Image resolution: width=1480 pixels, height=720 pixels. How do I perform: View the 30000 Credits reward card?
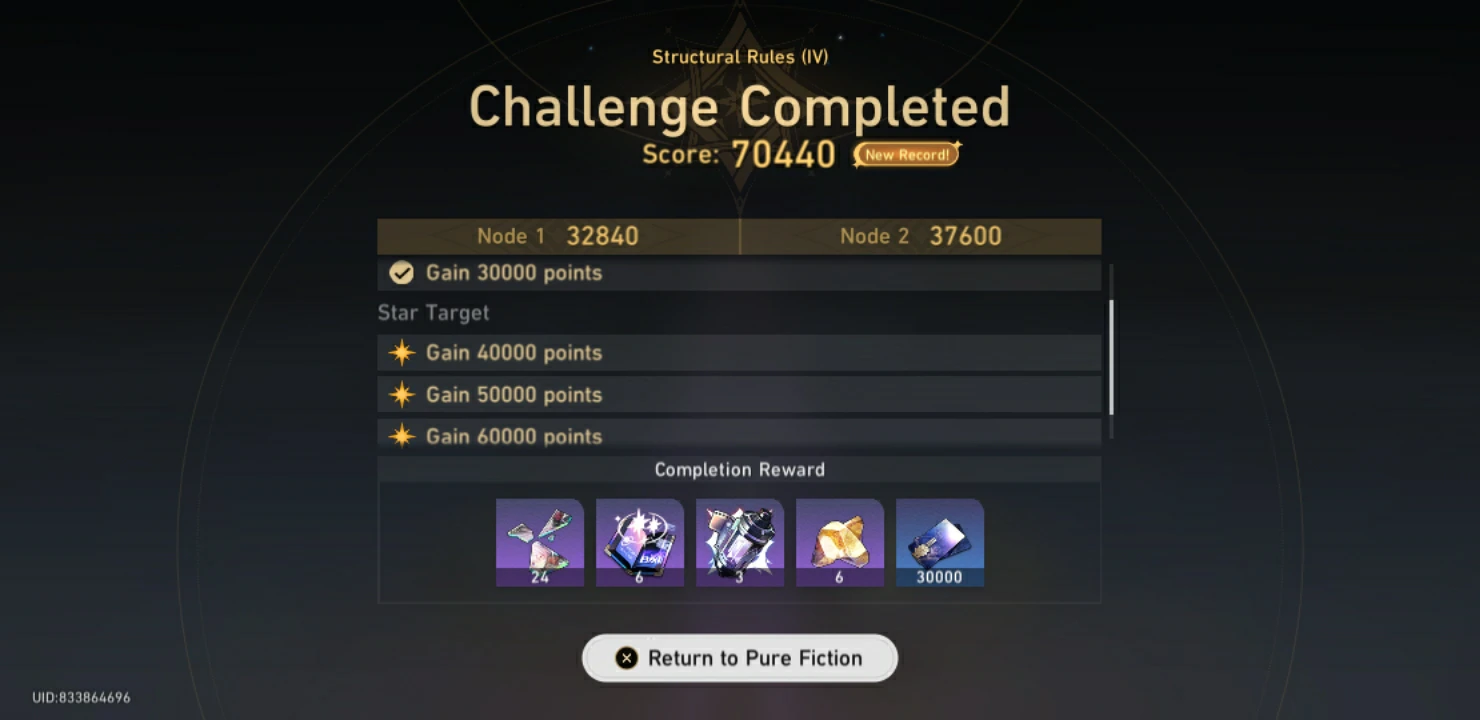tap(940, 541)
